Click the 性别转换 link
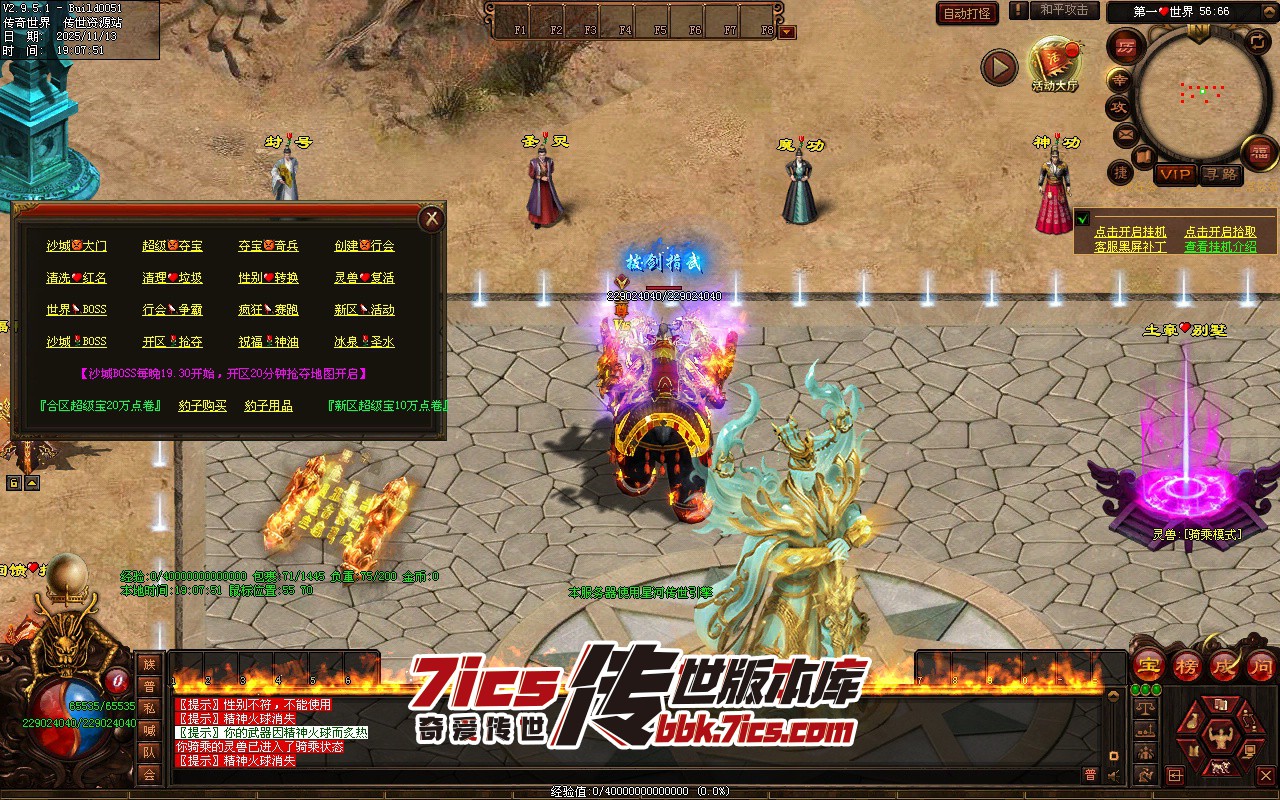The height and width of the screenshot is (800, 1280). tap(268, 278)
